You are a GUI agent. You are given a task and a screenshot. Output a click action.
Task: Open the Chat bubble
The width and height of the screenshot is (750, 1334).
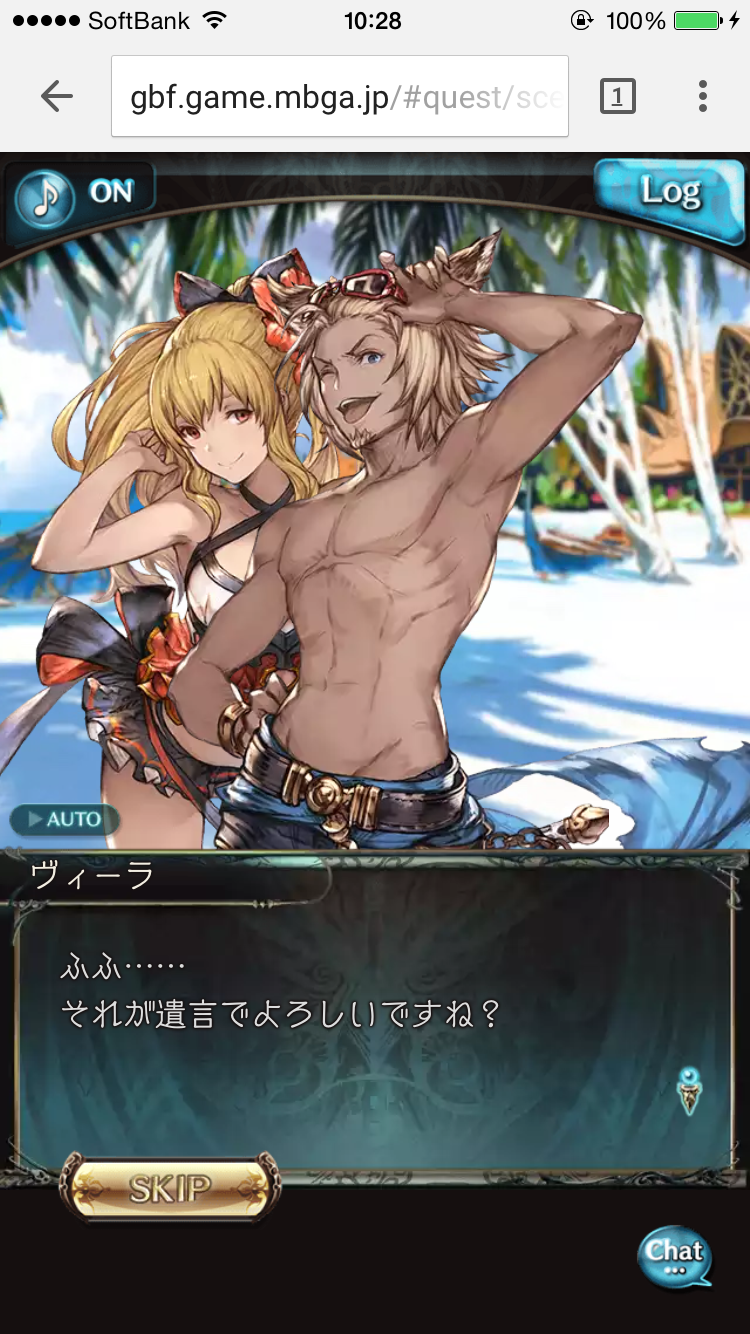pos(675,1256)
